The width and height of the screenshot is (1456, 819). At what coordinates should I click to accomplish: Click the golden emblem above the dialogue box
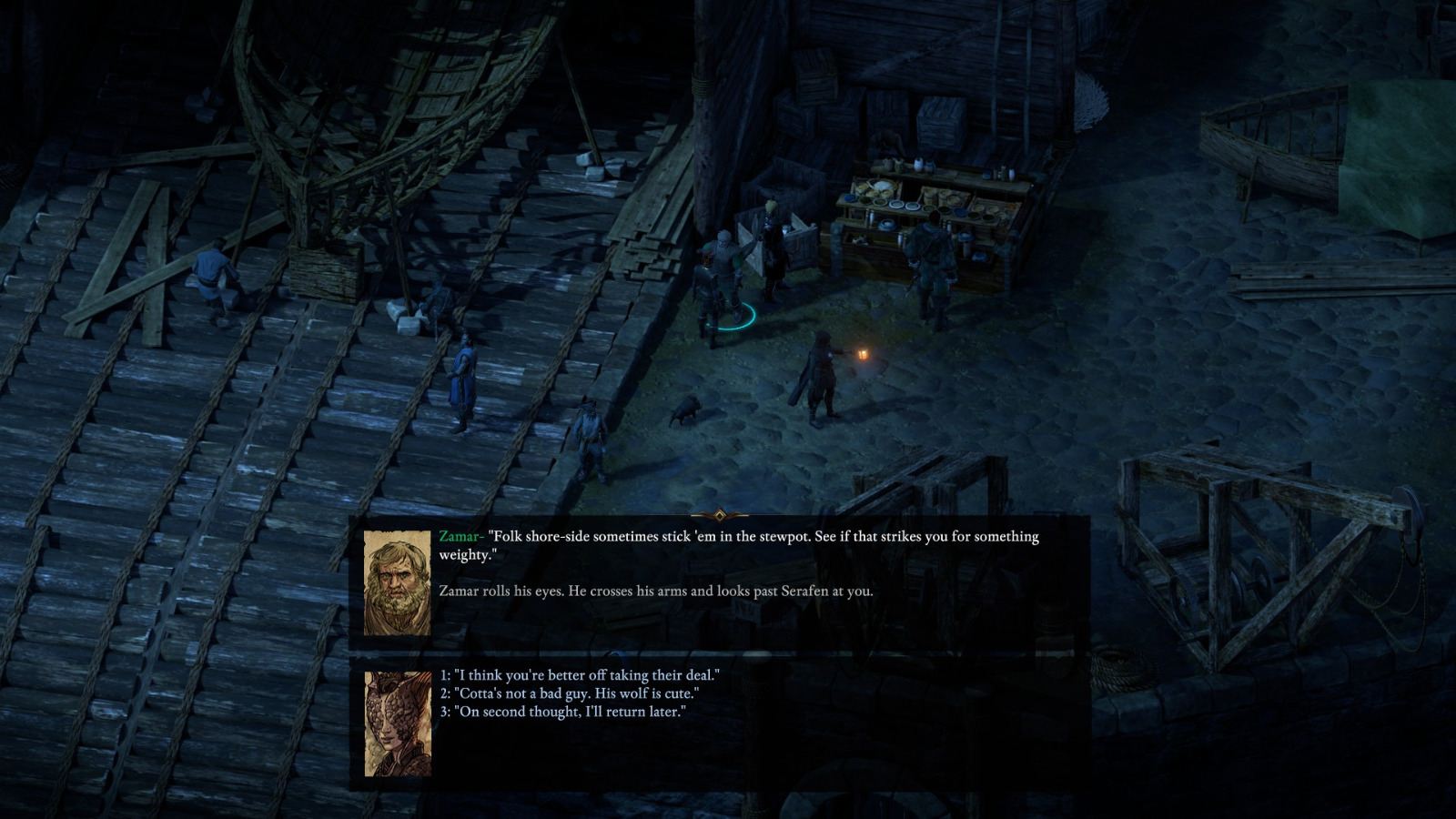(719, 515)
